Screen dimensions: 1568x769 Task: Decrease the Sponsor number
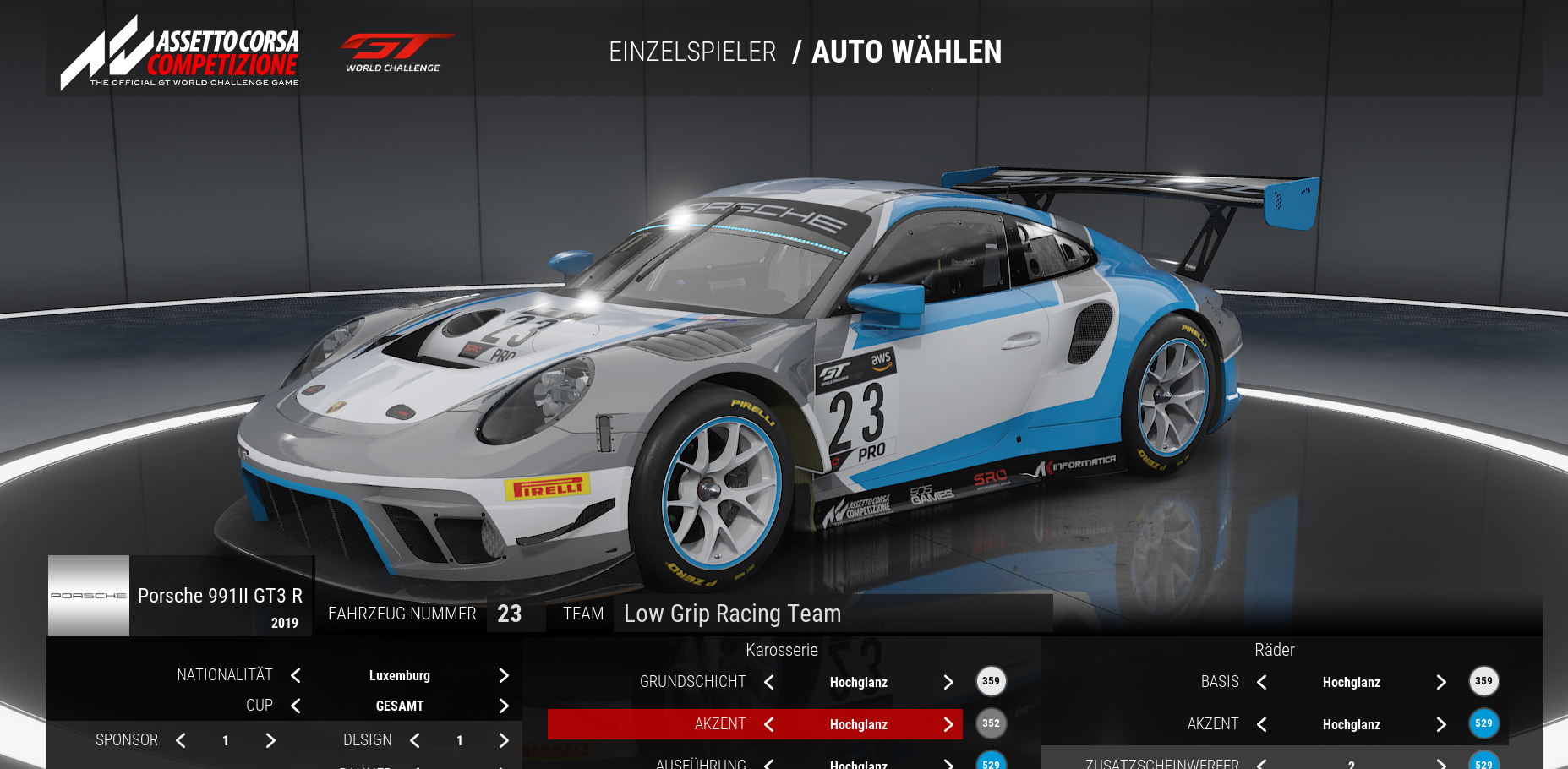click(181, 740)
